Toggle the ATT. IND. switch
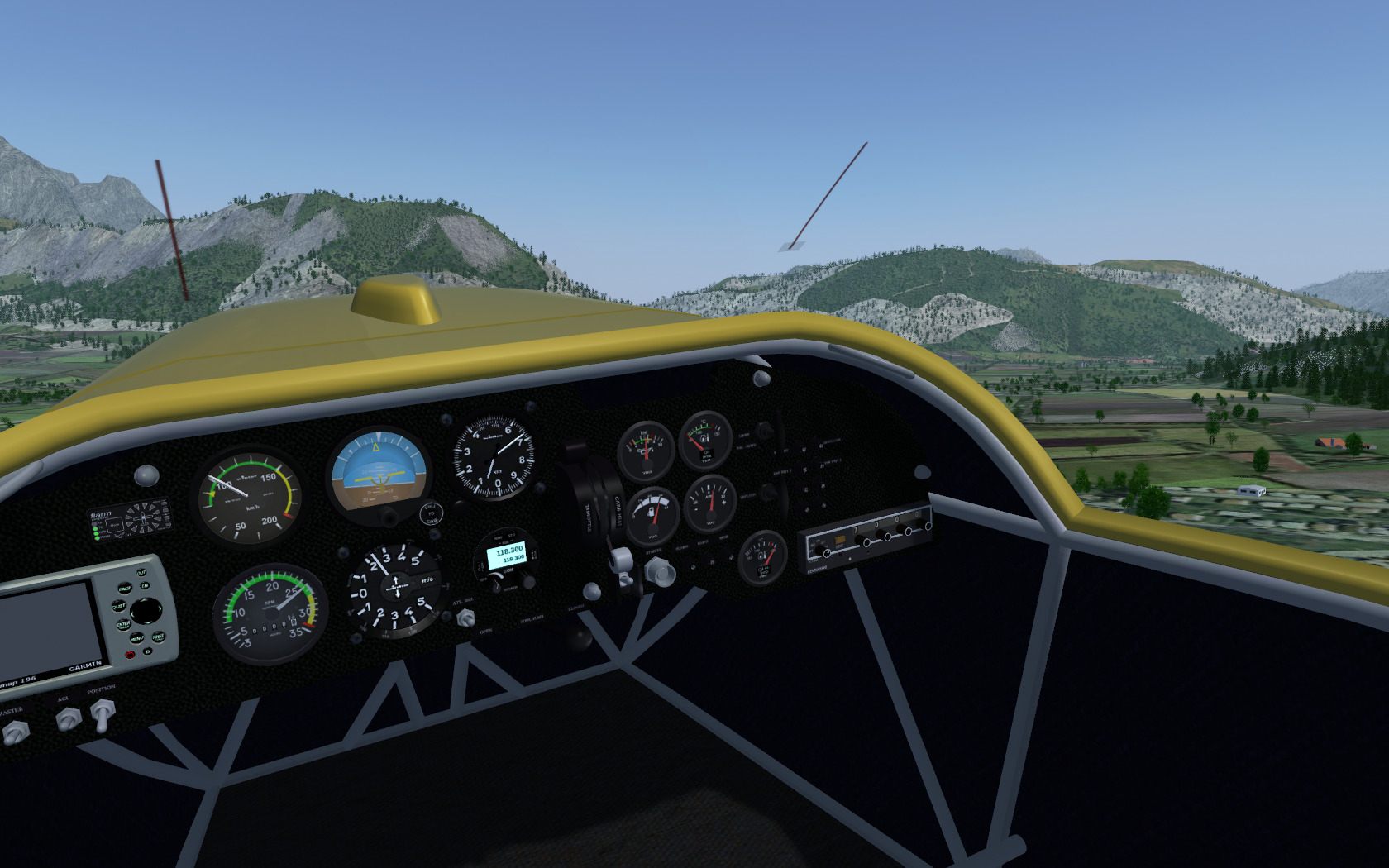The height and width of the screenshot is (868, 1389). tap(465, 617)
